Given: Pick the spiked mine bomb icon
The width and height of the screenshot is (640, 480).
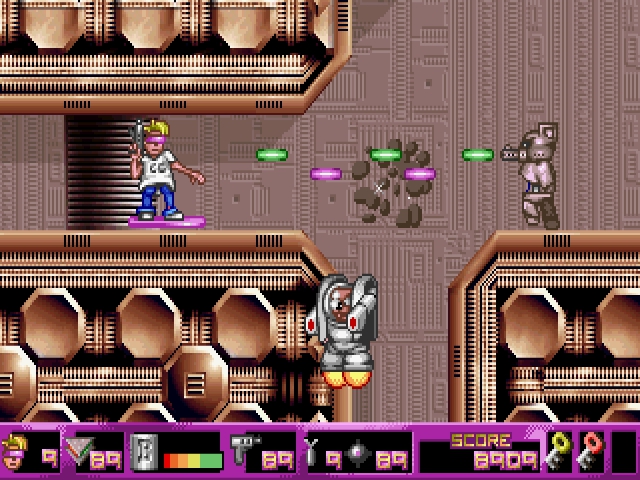Looking at the screenshot, I should point(358,455).
